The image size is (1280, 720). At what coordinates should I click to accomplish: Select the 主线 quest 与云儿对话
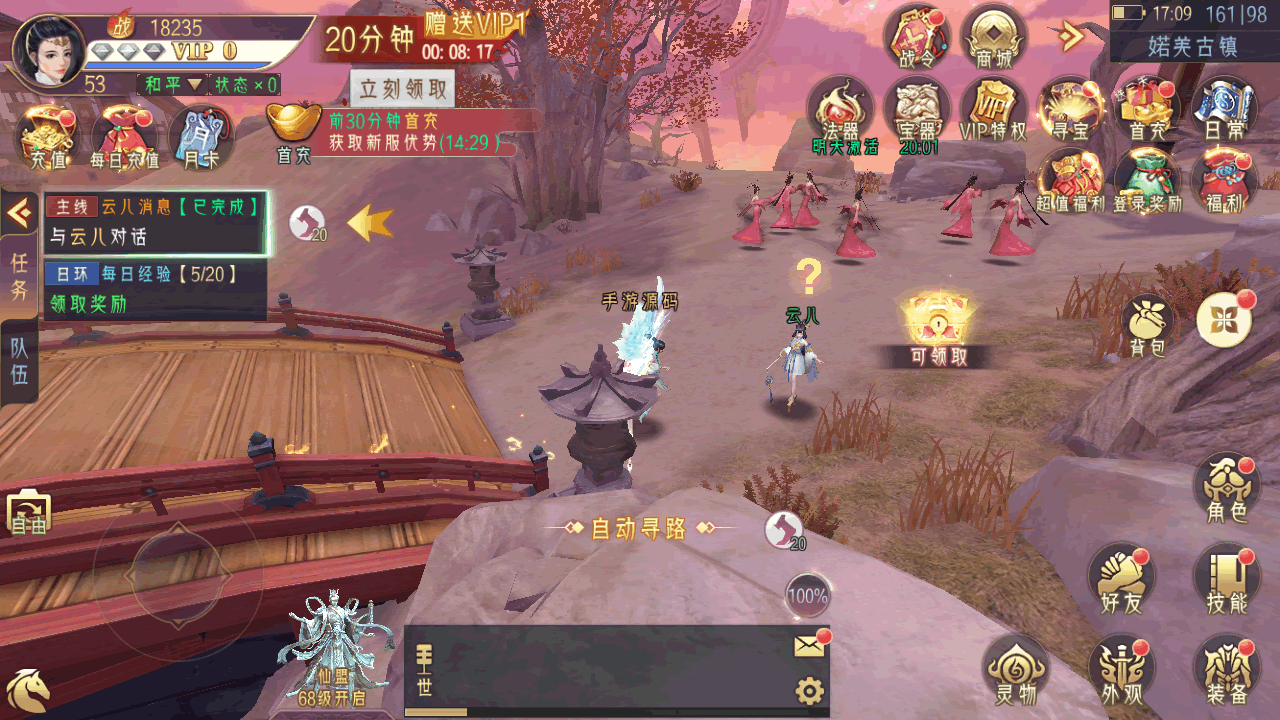coord(155,223)
